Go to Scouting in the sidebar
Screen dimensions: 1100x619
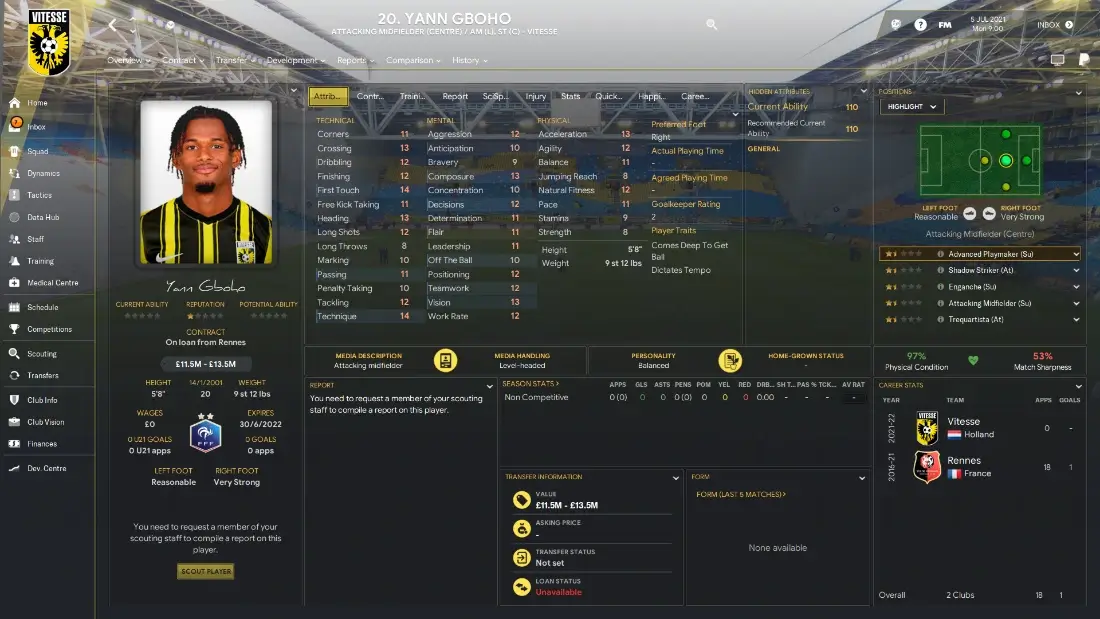(x=42, y=354)
